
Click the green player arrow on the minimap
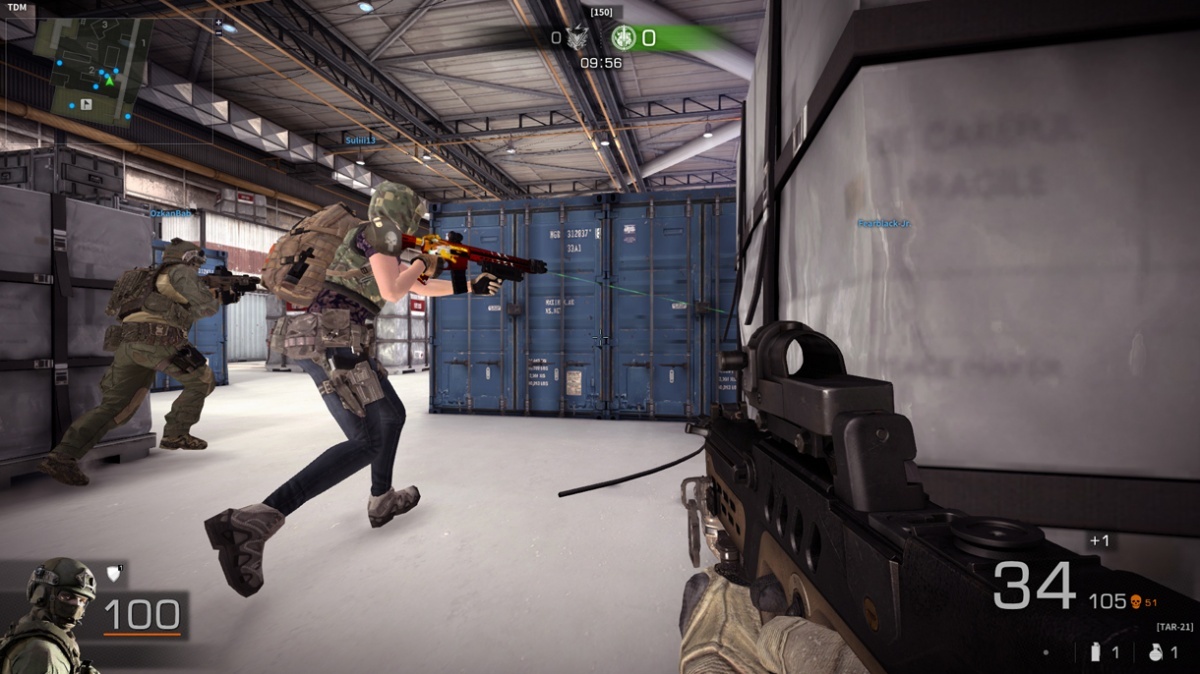[x=110, y=80]
